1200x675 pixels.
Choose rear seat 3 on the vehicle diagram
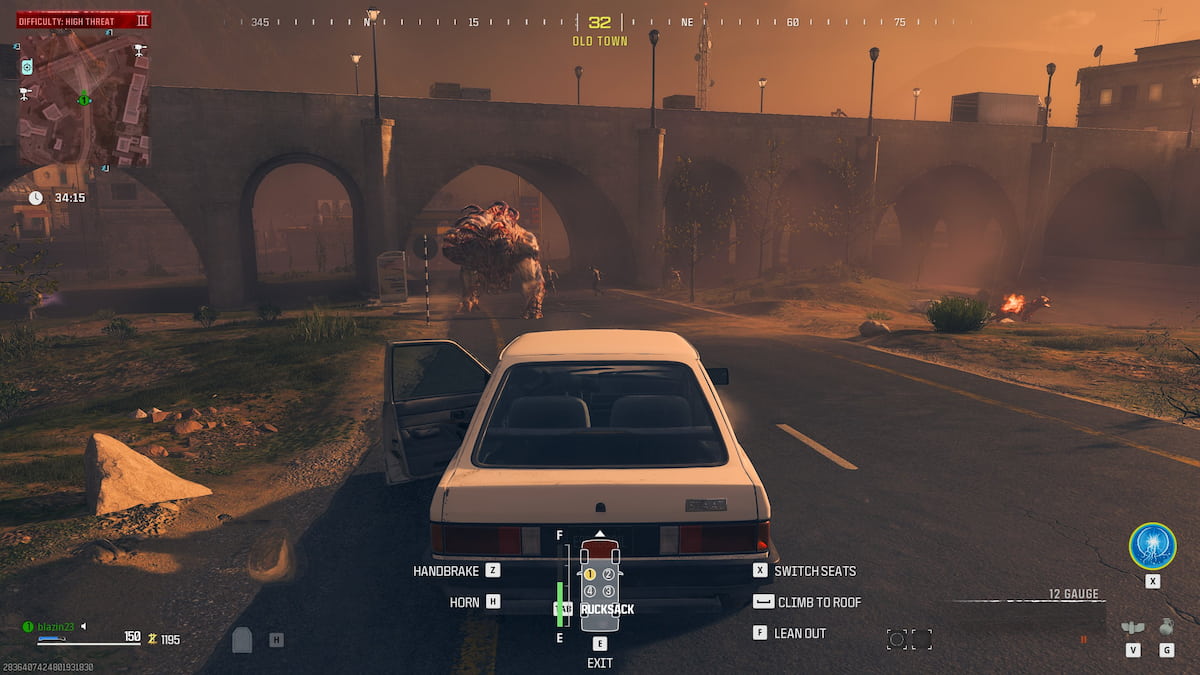click(608, 591)
